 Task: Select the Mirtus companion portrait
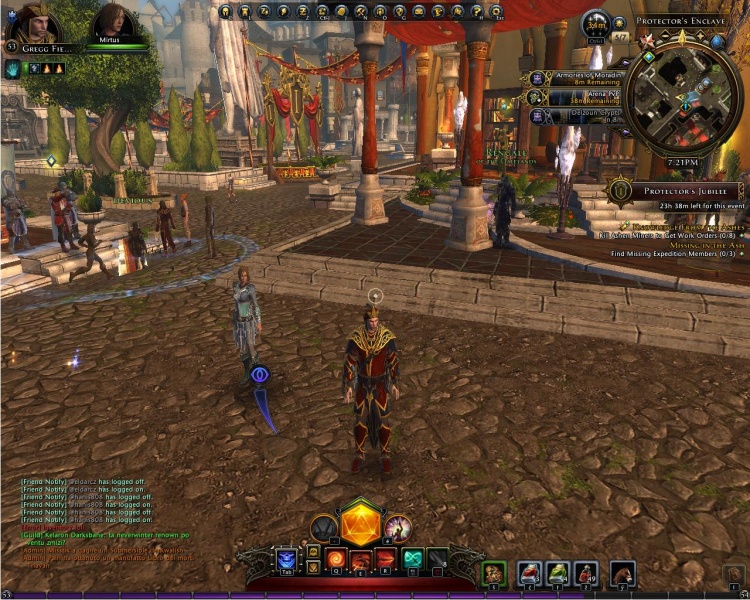pos(111,24)
